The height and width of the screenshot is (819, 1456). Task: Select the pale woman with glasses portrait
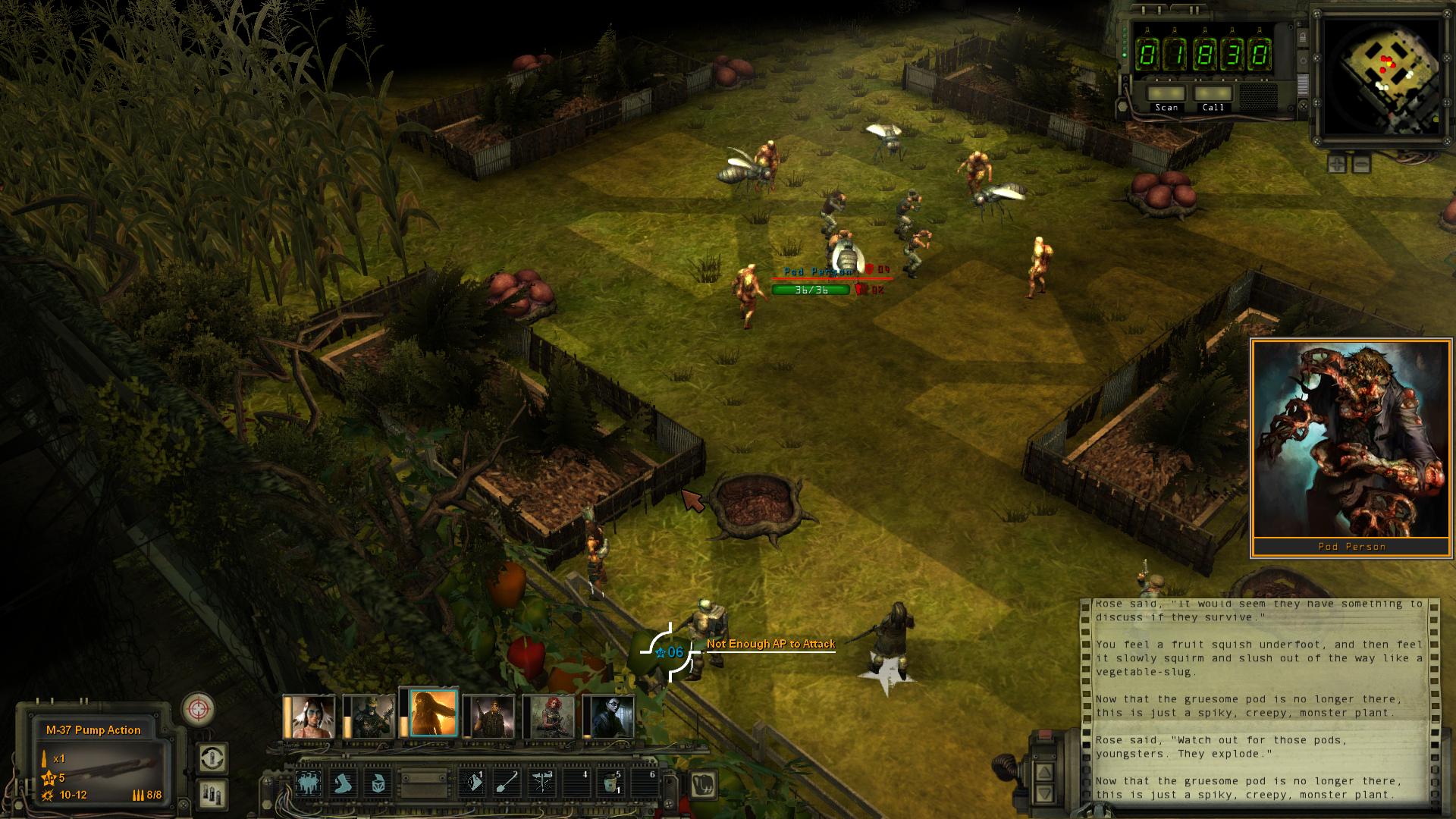tap(609, 716)
